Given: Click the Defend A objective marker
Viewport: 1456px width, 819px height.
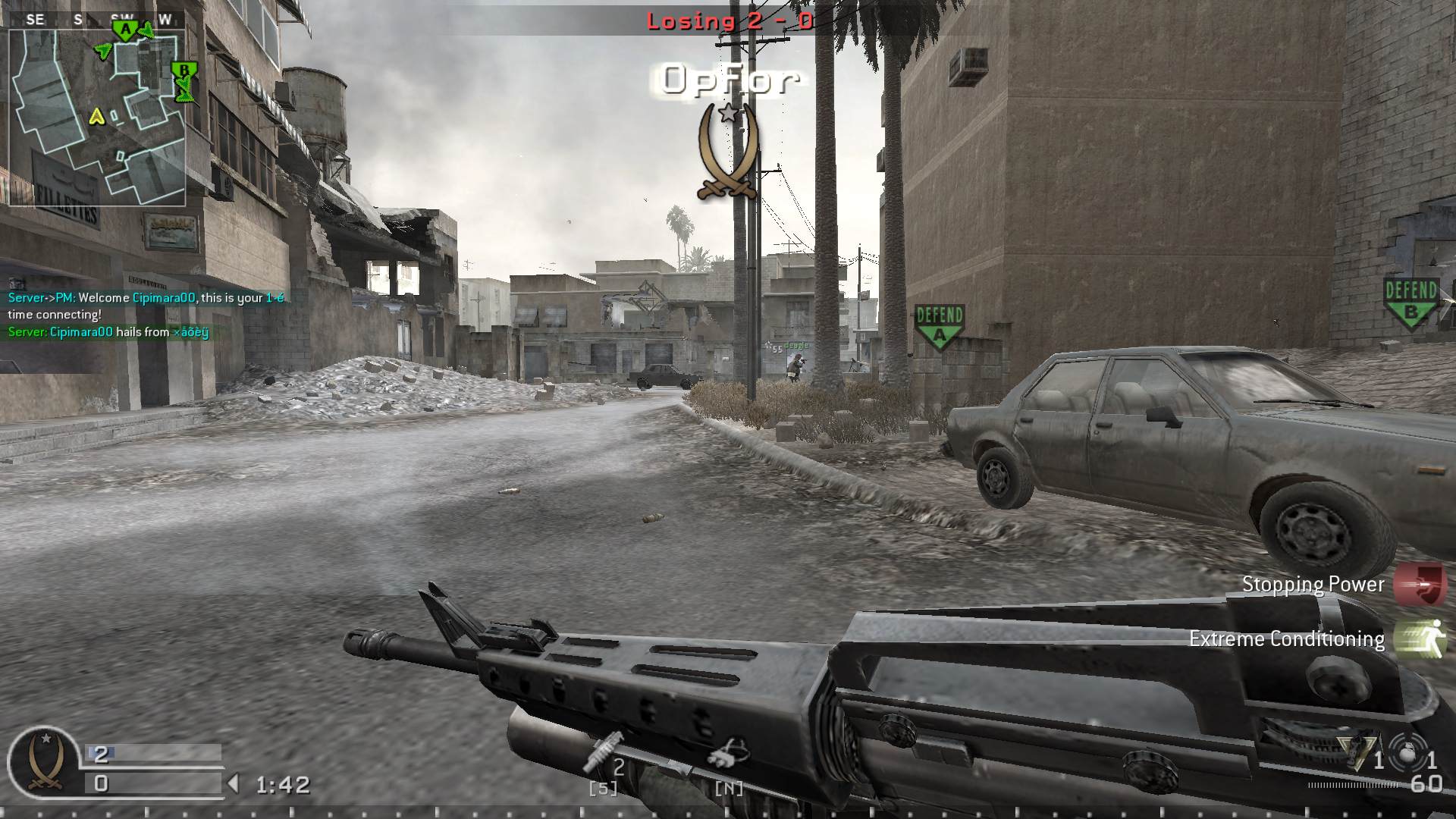Looking at the screenshot, I should (939, 322).
